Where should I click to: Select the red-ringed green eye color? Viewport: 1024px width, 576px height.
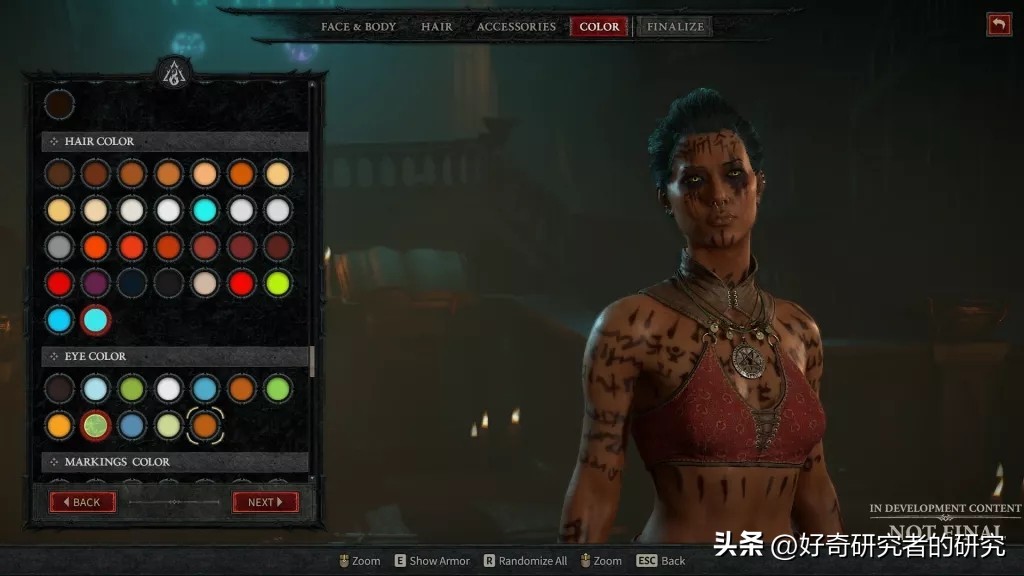pos(95,425)
